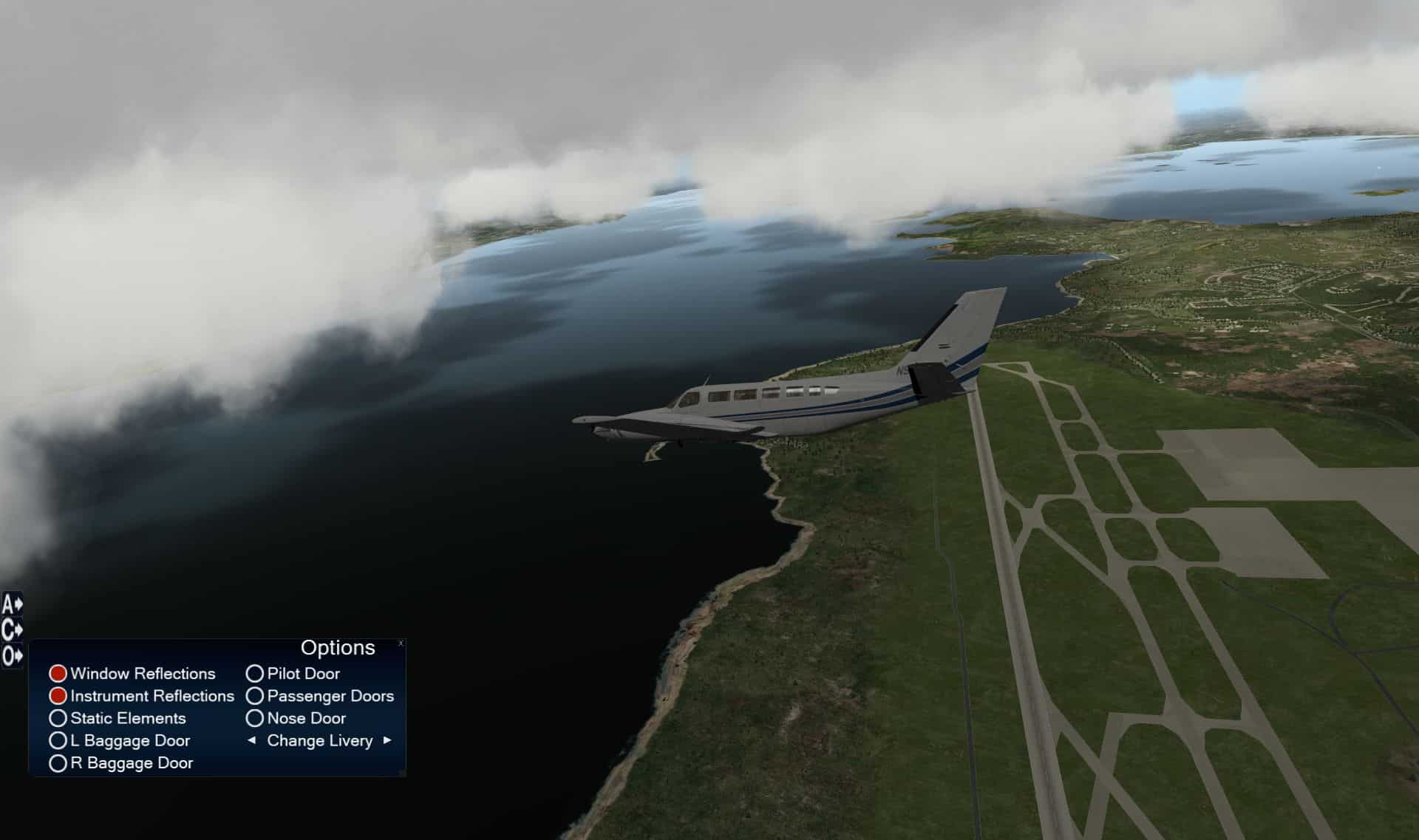Disable Instrument Reflections option
The height and width of the screenshot is (840, 1419).
(58, 696)
